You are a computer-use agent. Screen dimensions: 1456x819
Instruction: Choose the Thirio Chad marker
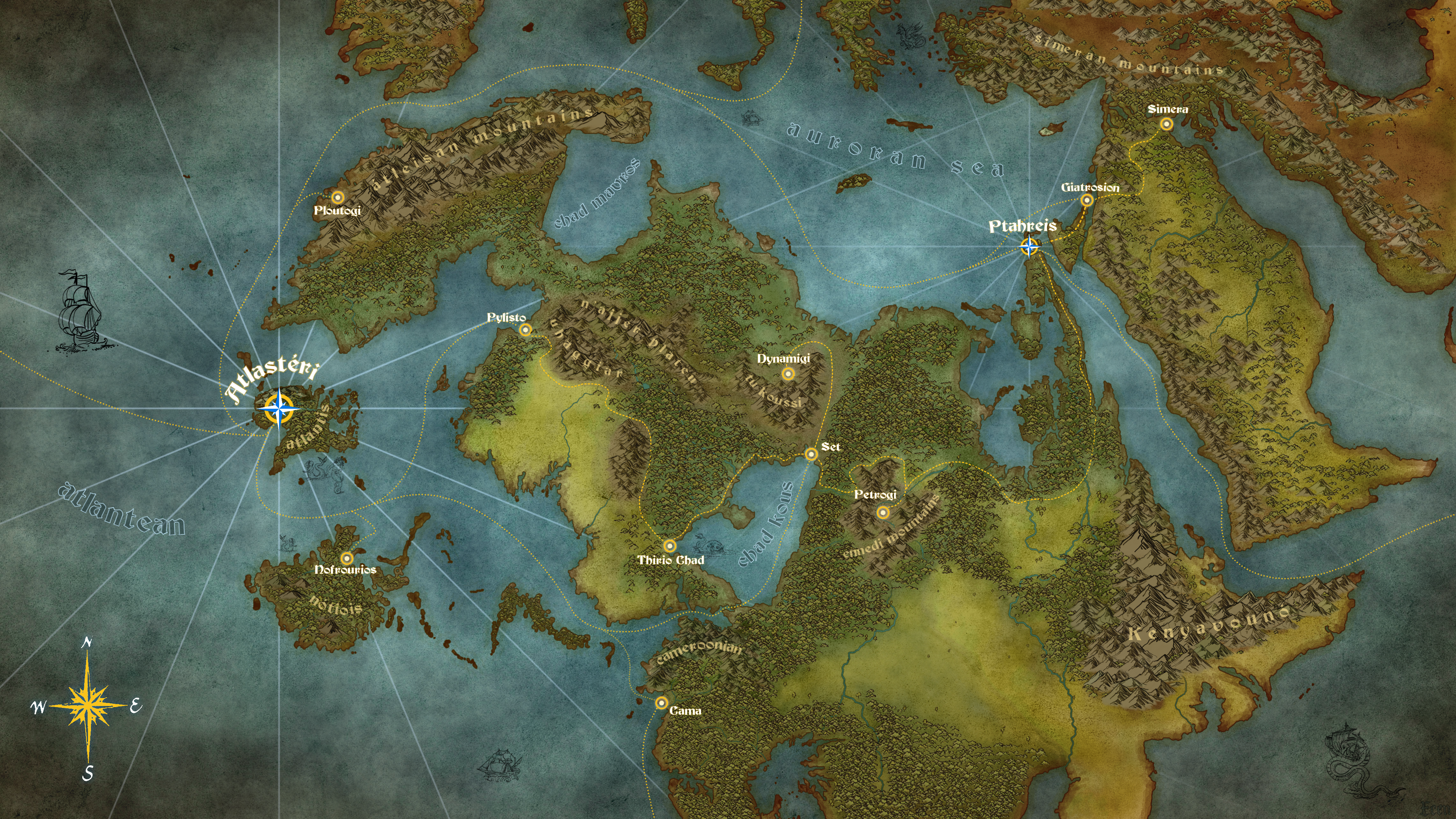670,546
